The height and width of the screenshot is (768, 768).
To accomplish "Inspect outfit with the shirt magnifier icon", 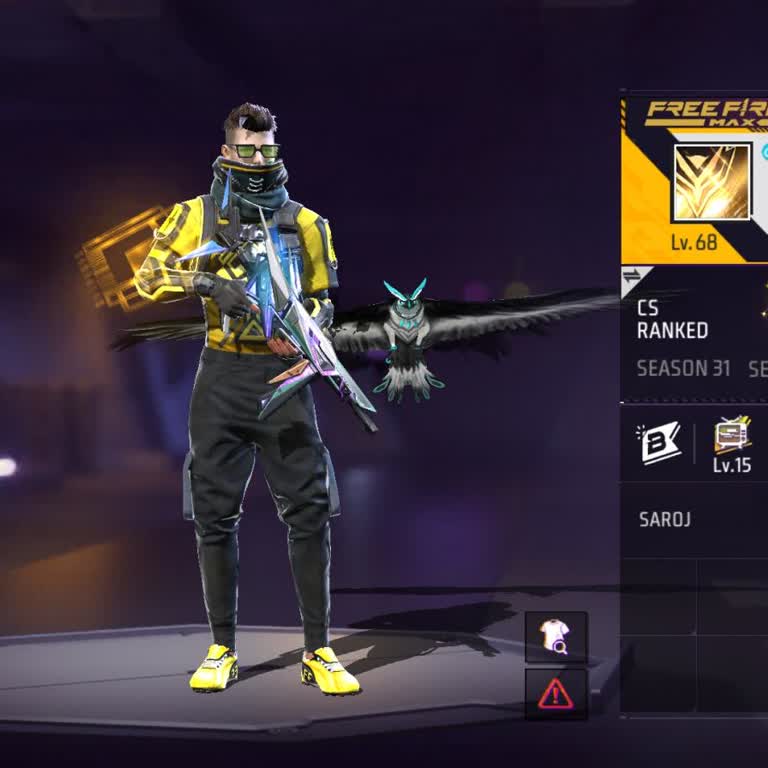I will point(556,637).
